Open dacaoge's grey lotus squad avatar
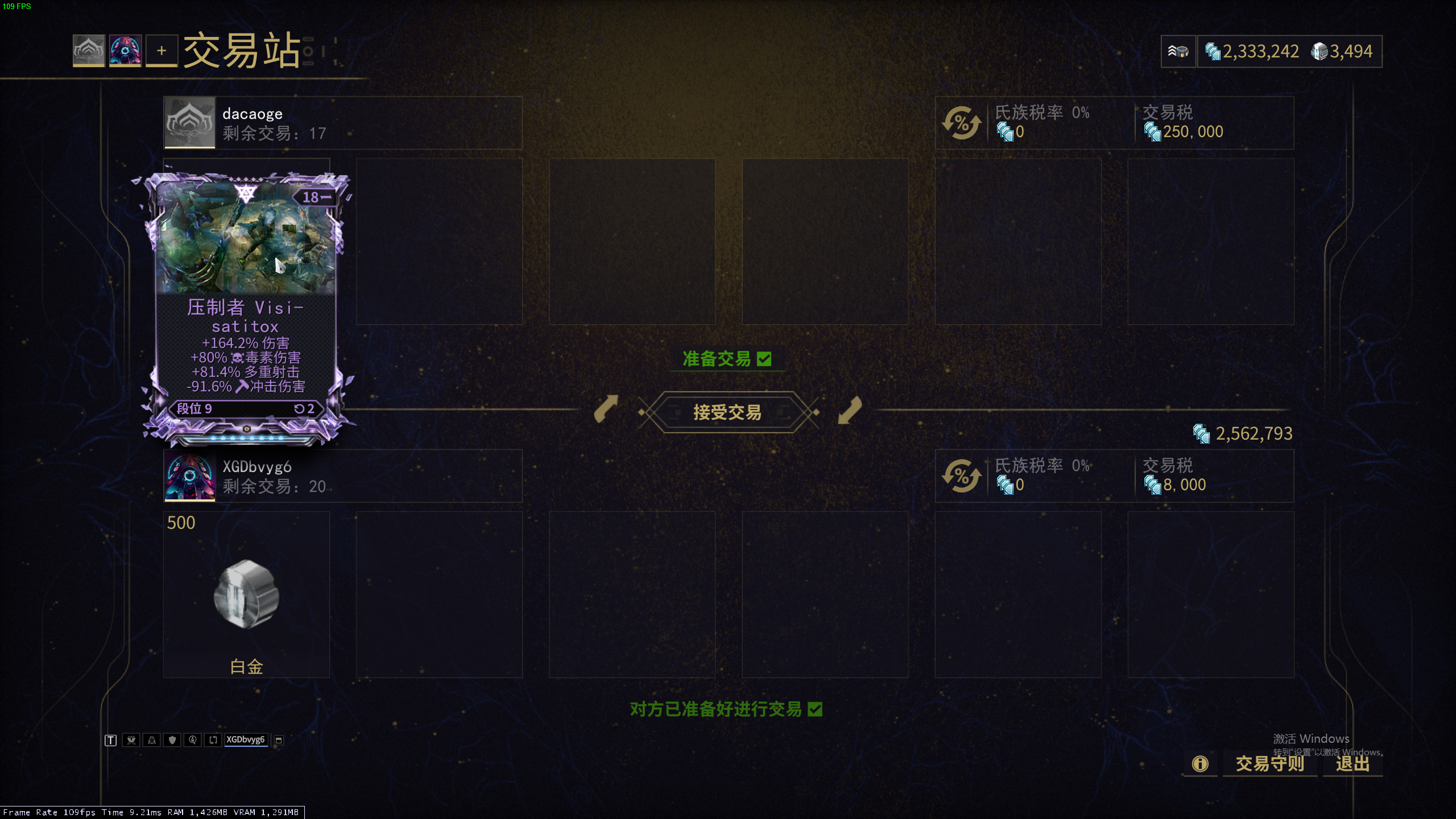 [x=89, y=51]
